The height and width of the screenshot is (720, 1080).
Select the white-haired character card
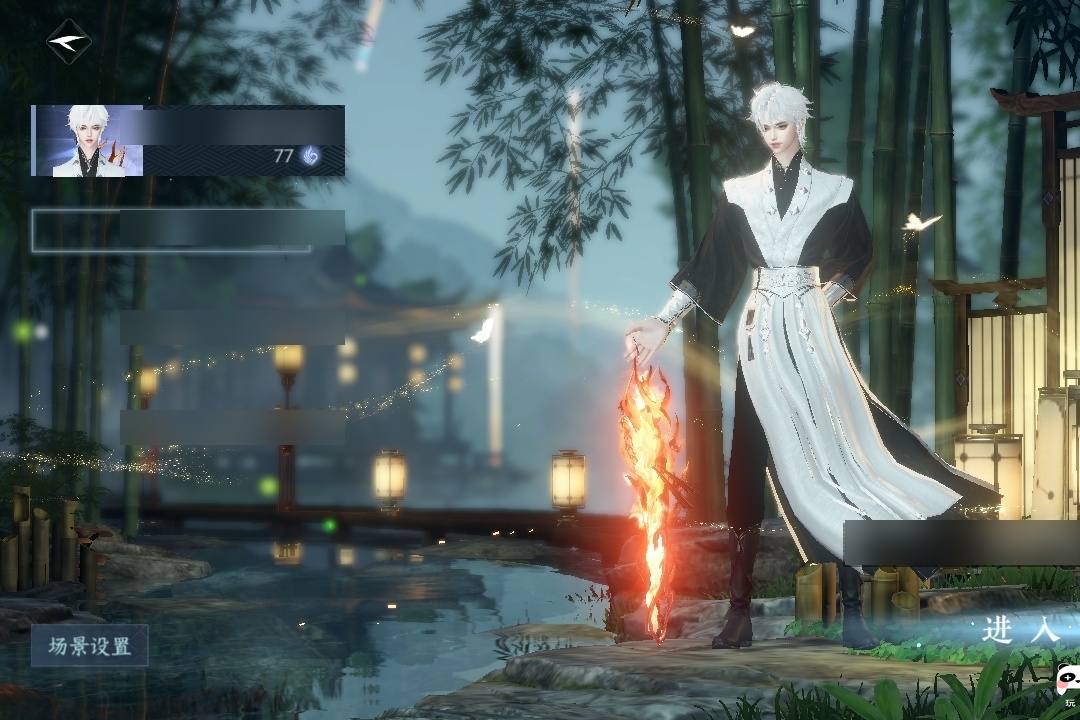[188, 141]
